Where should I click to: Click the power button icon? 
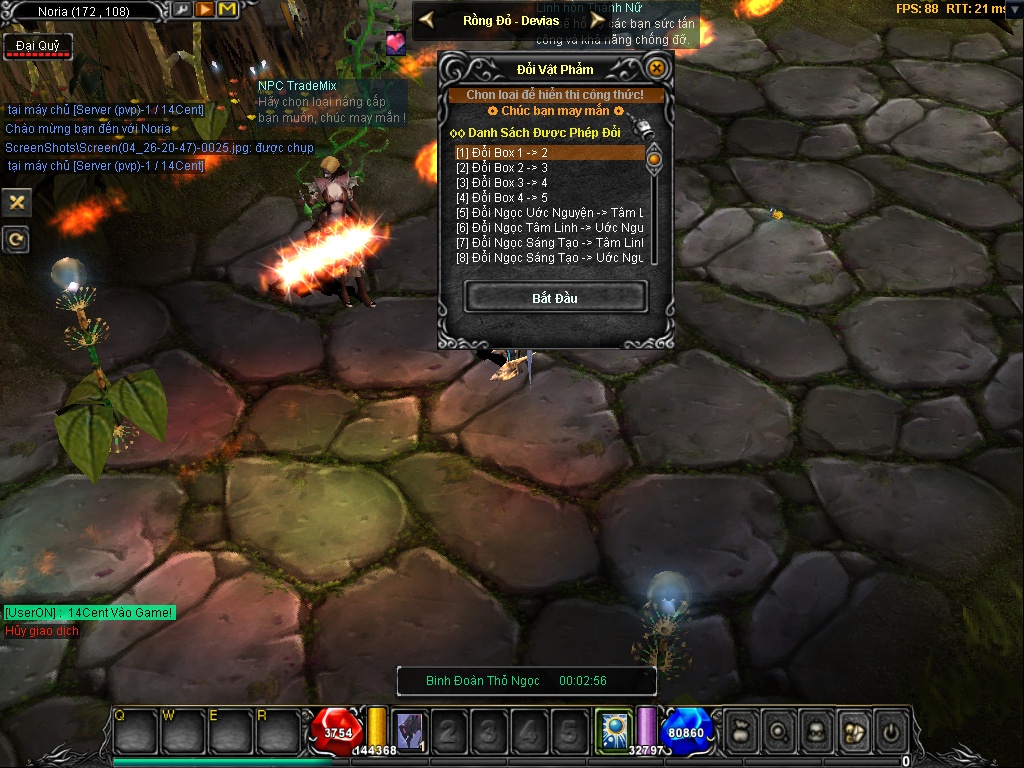[x=890, y=731]
